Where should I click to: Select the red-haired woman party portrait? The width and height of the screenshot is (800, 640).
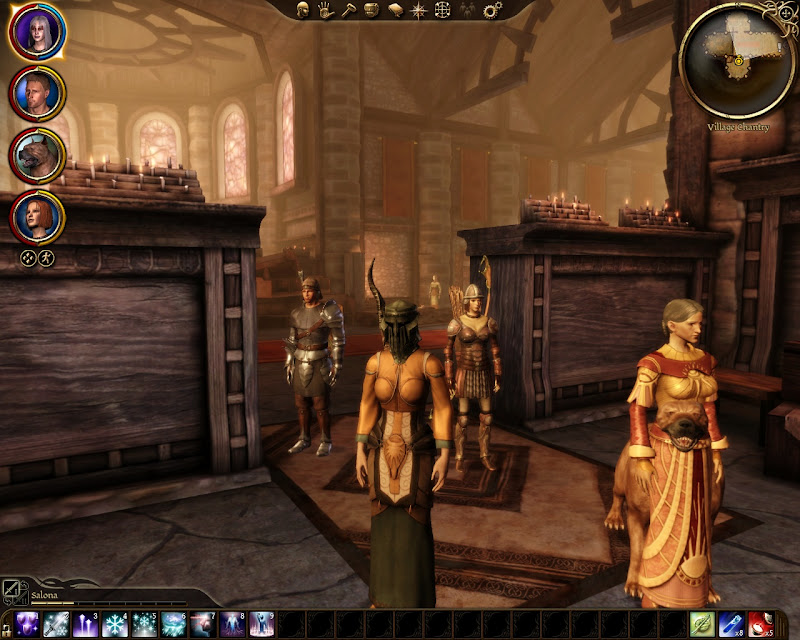pos(38,215)
